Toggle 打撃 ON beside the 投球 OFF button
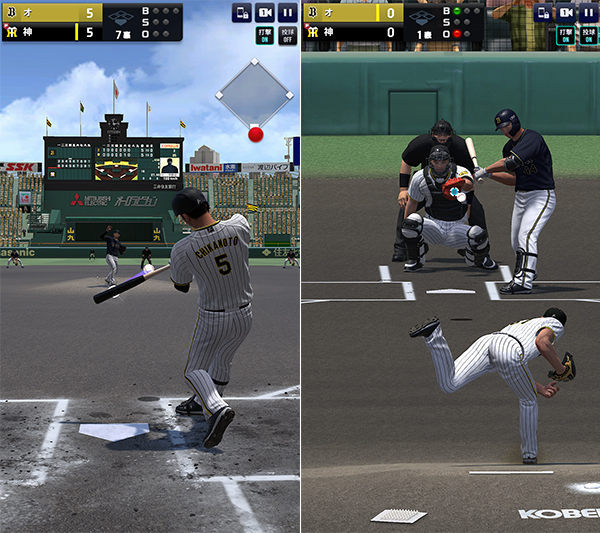Screen dimensions: 600x533 [264, 36]
